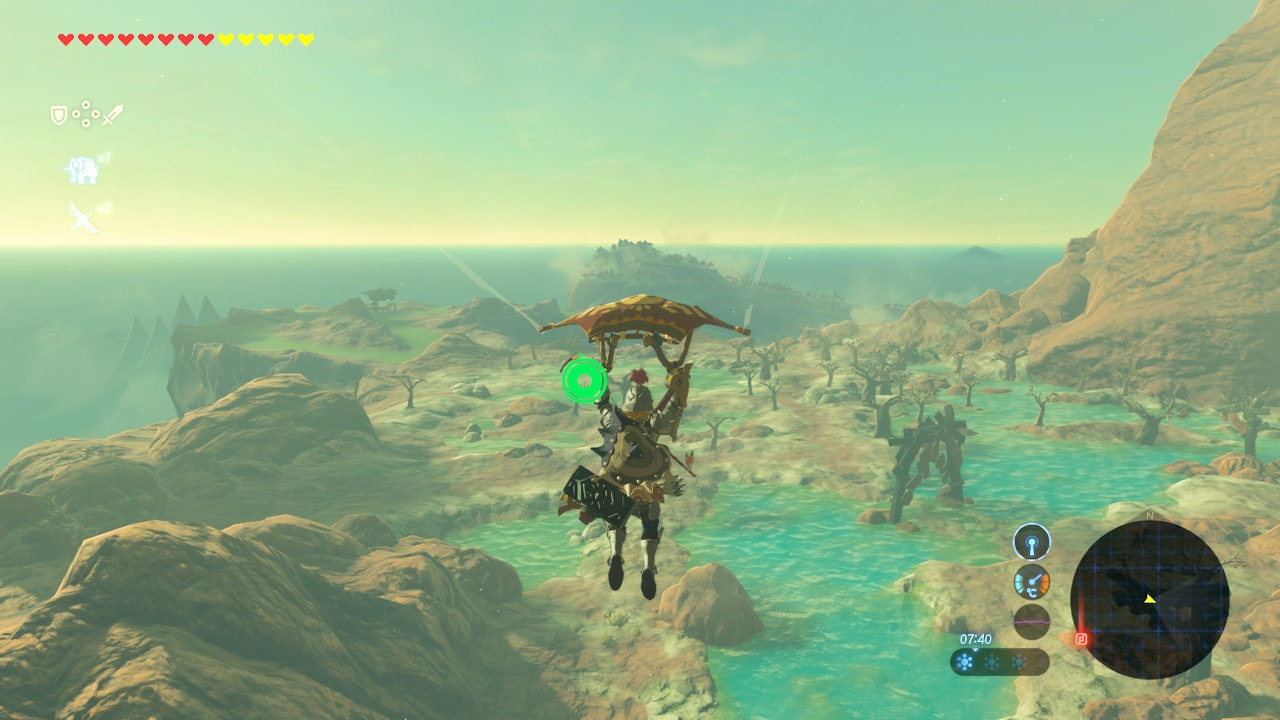Open the circular minimap
Screen dimensions: 1280x720
pyautogui.click(x=1149, y=600)
